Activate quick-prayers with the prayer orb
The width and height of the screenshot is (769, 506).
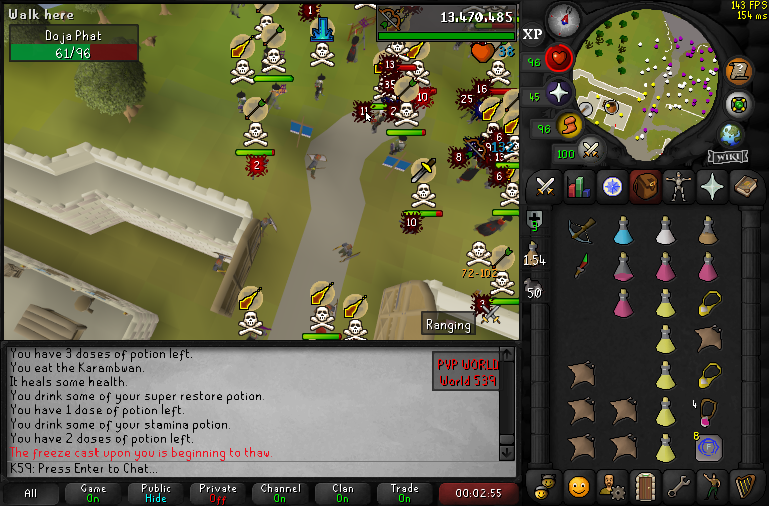pyautogui.click(x=558, y=93)
